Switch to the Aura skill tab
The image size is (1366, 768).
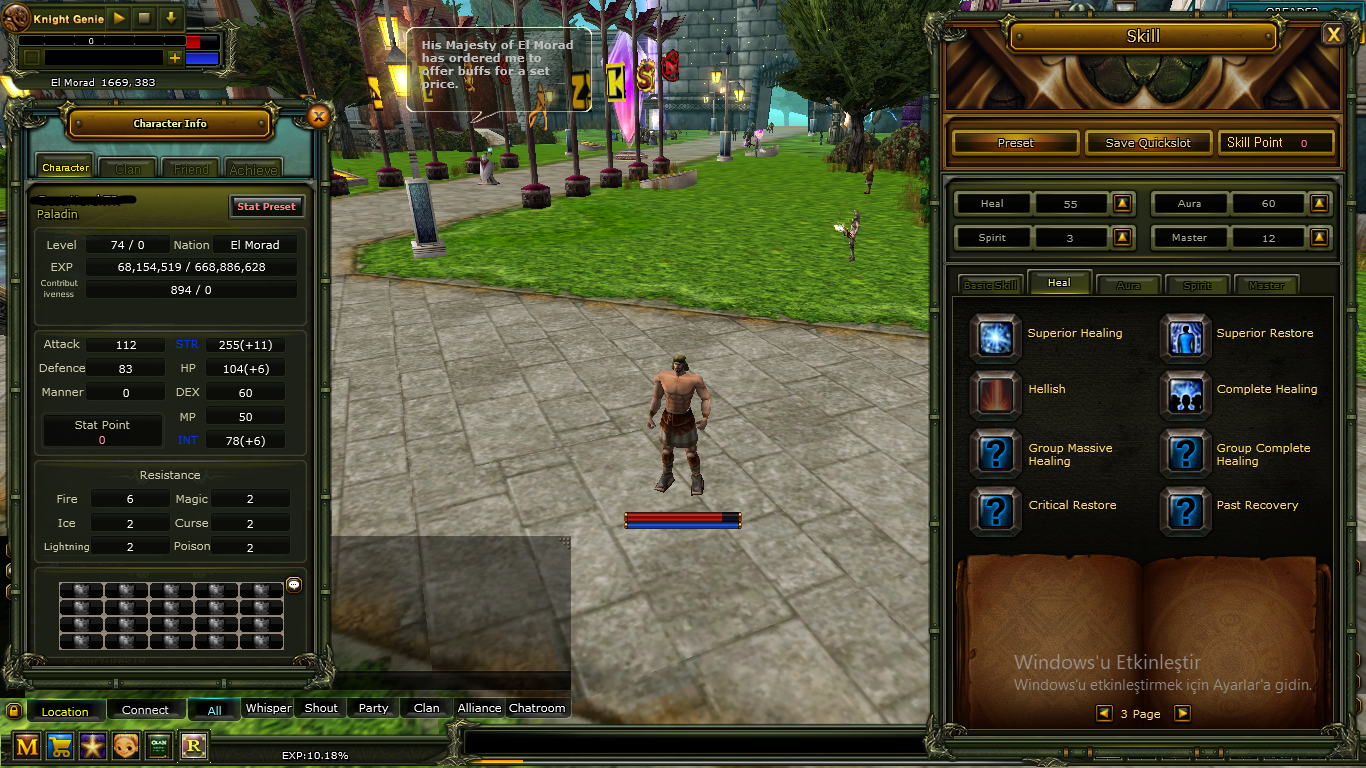point(1128,285)
